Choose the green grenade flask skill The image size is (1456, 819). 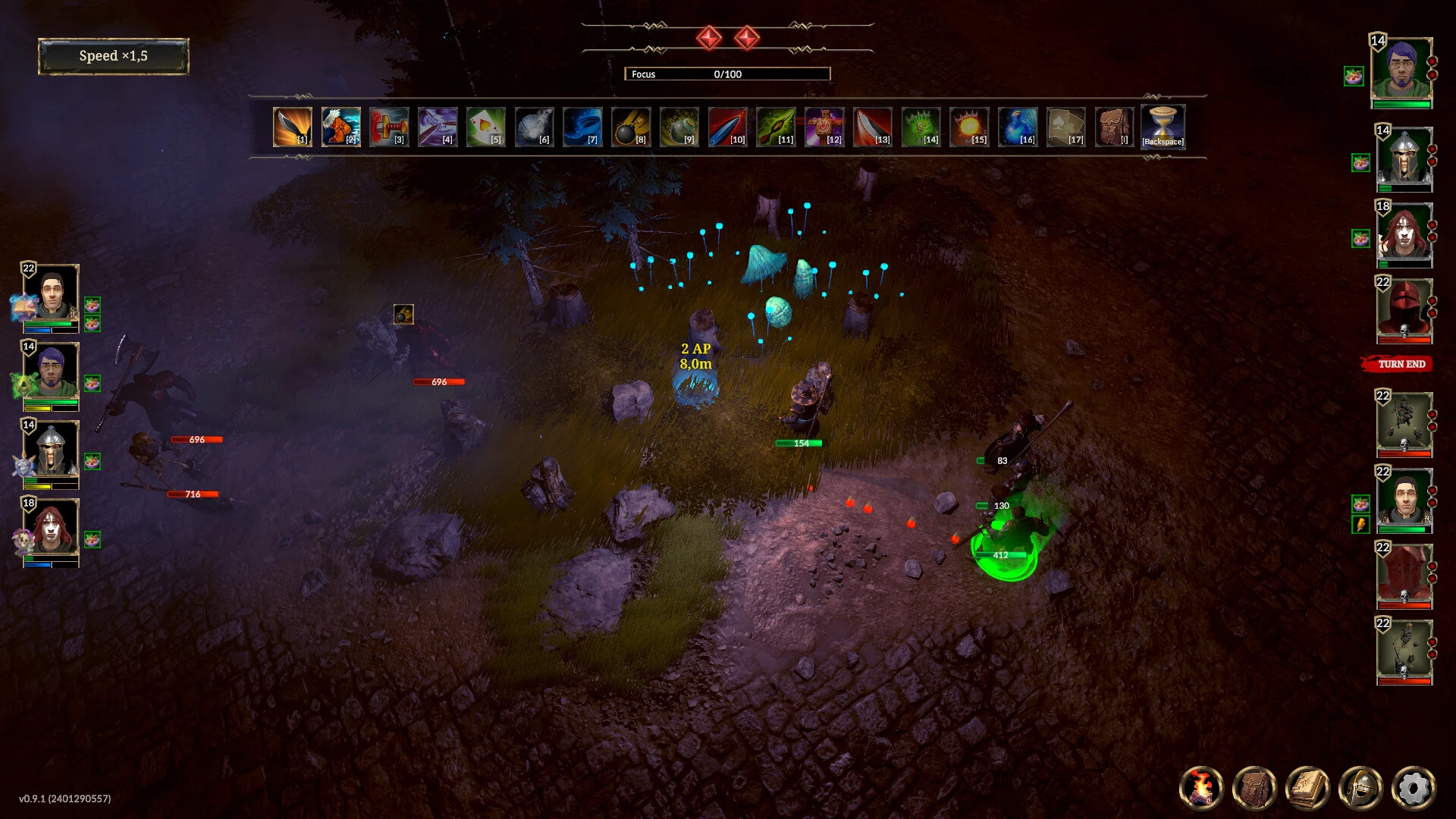[679, 126]
